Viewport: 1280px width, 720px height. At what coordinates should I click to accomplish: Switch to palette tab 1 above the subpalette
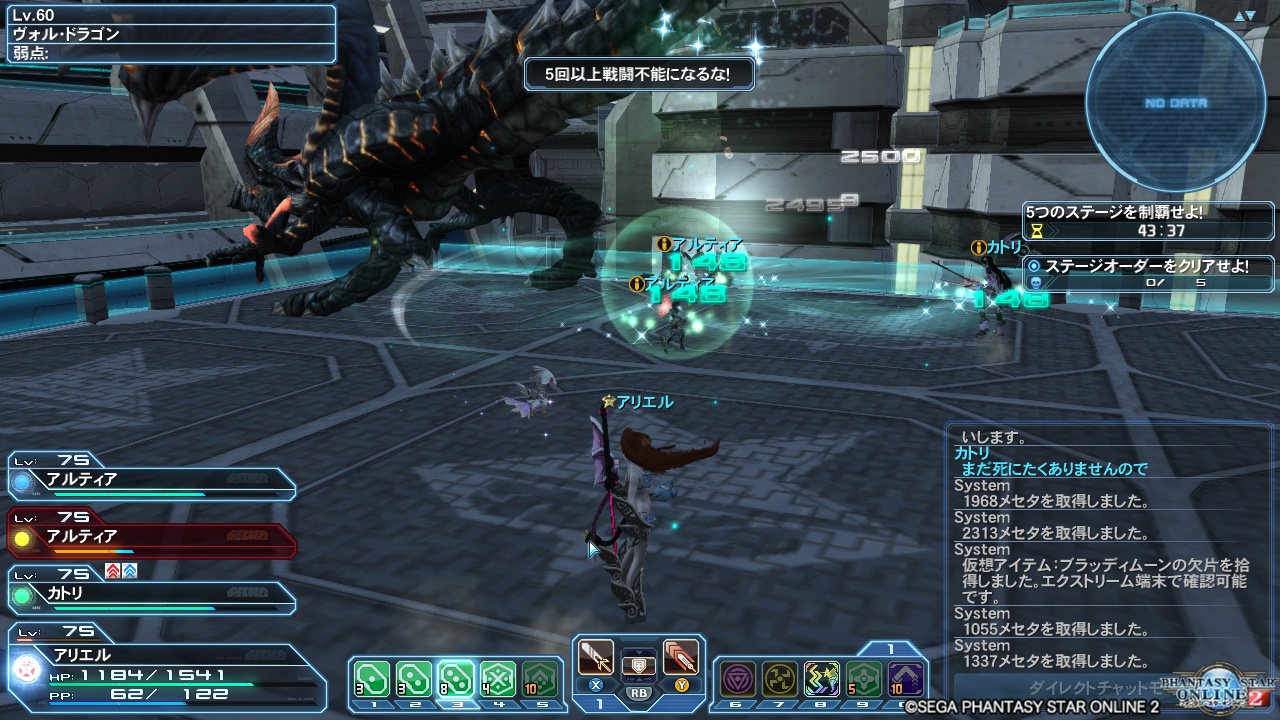click(890, 648)
